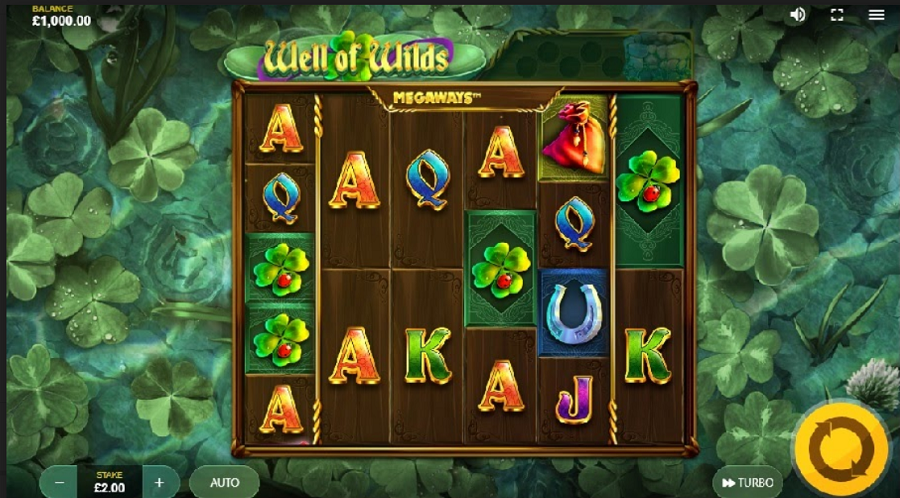
Task: Open the Auto spin options
Action: coord(224,482)
